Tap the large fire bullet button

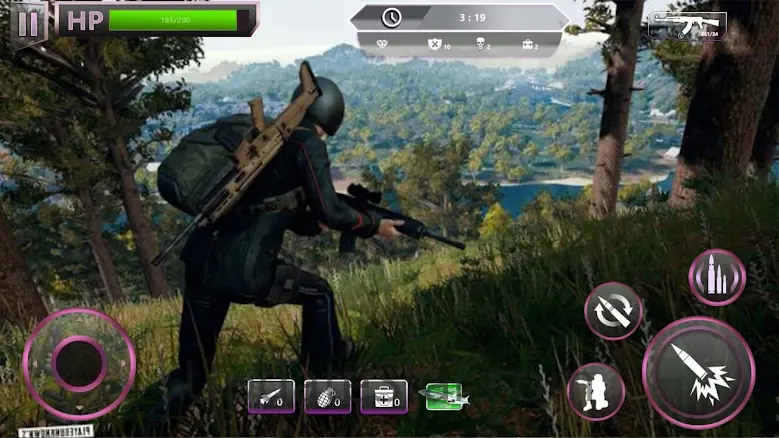pyautogui.click(x=698, y=372)
